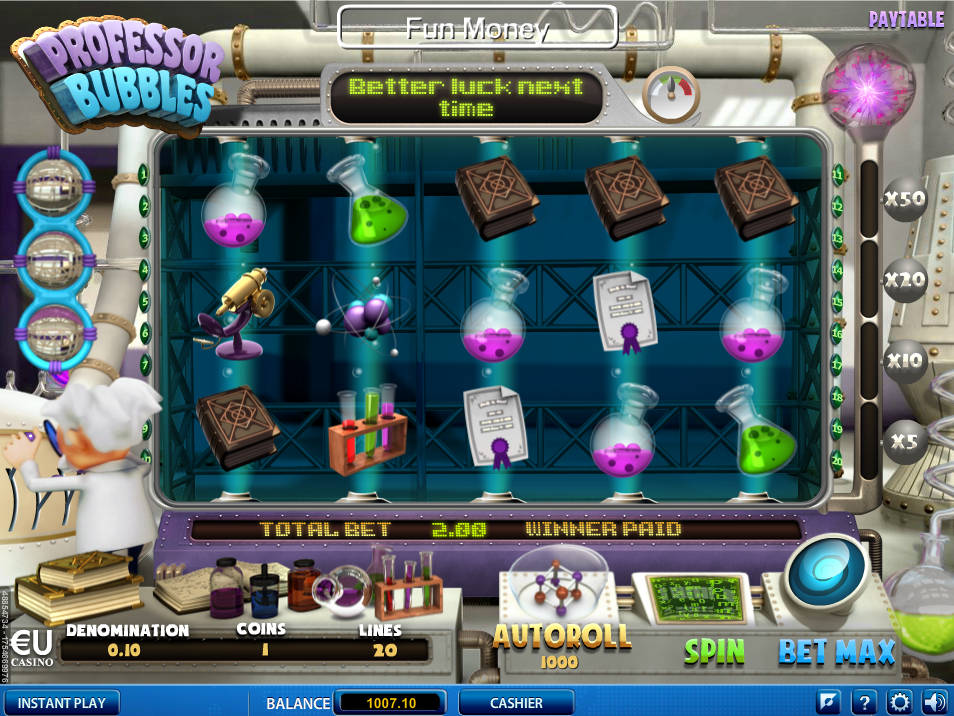The height and width of the screenshot is (716, 954).
Task: Toggle fullscreen with the arrow icon
Action: pyautogui.click(x=829, y=702)
